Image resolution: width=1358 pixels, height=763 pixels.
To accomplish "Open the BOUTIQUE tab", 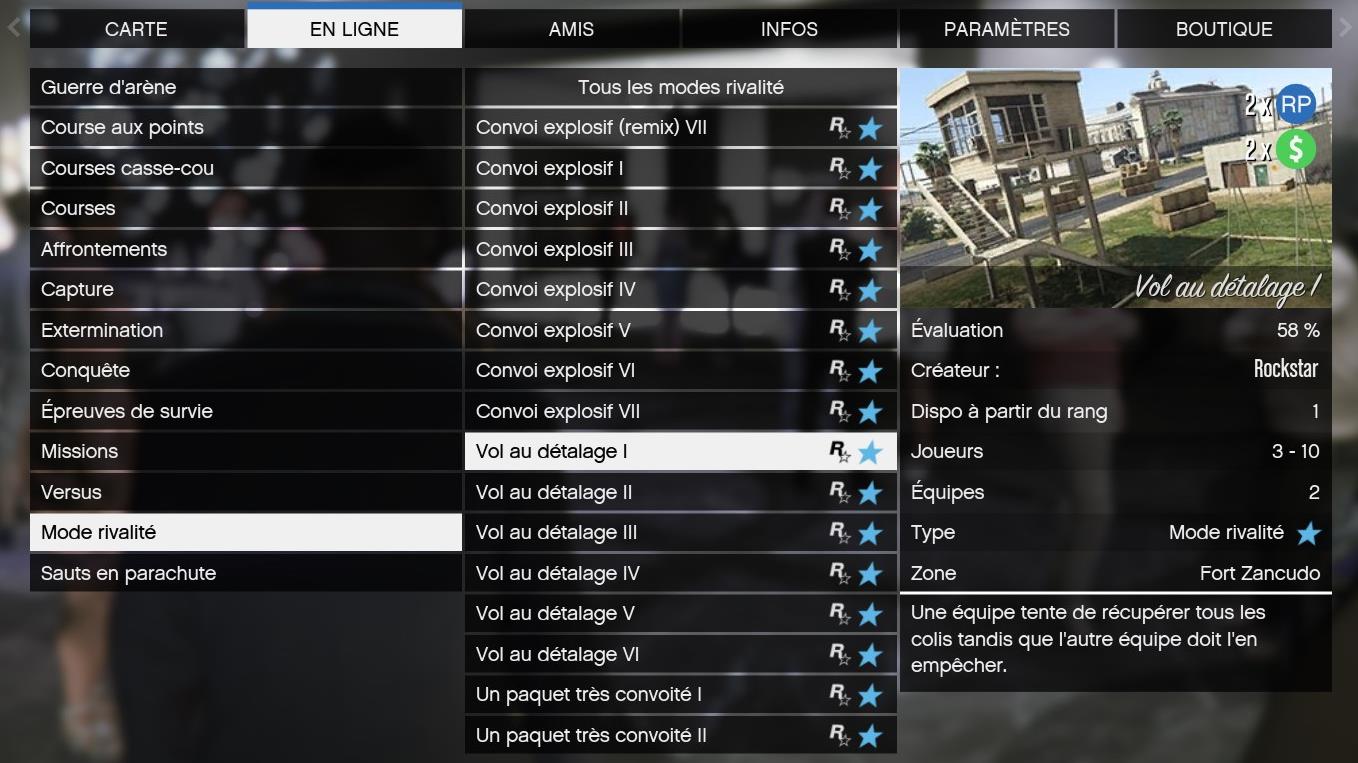I will click(1223, 28).
